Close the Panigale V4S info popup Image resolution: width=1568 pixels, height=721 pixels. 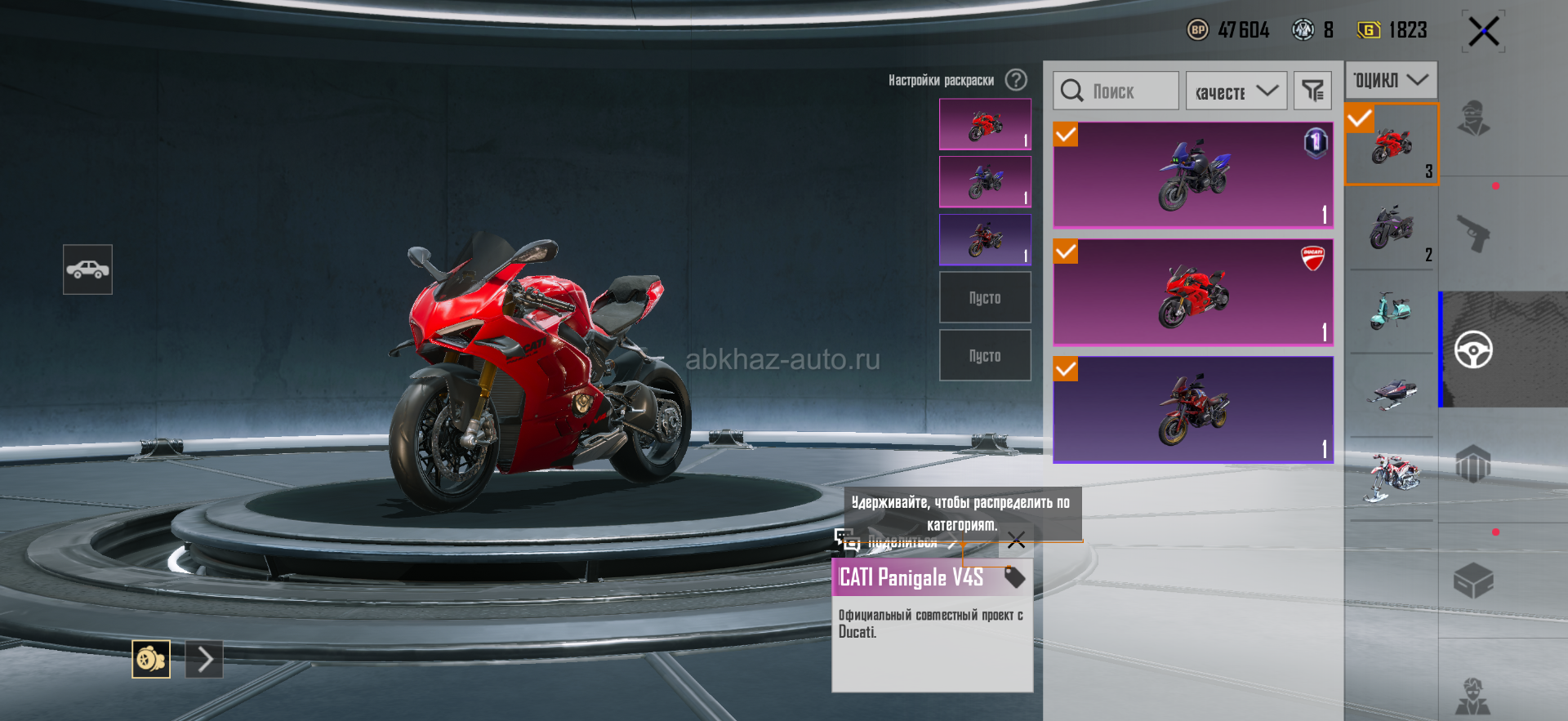coord(1016,540)
